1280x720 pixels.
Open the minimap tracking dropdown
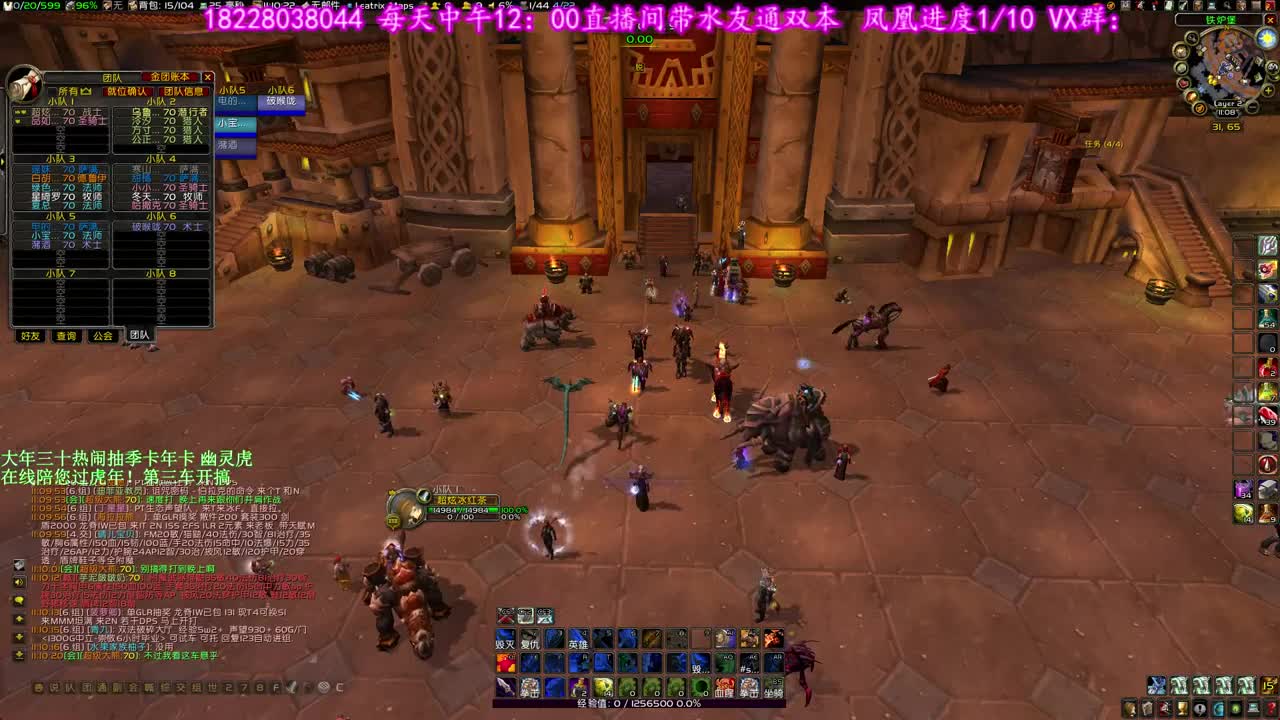(x=1191, y=38)
